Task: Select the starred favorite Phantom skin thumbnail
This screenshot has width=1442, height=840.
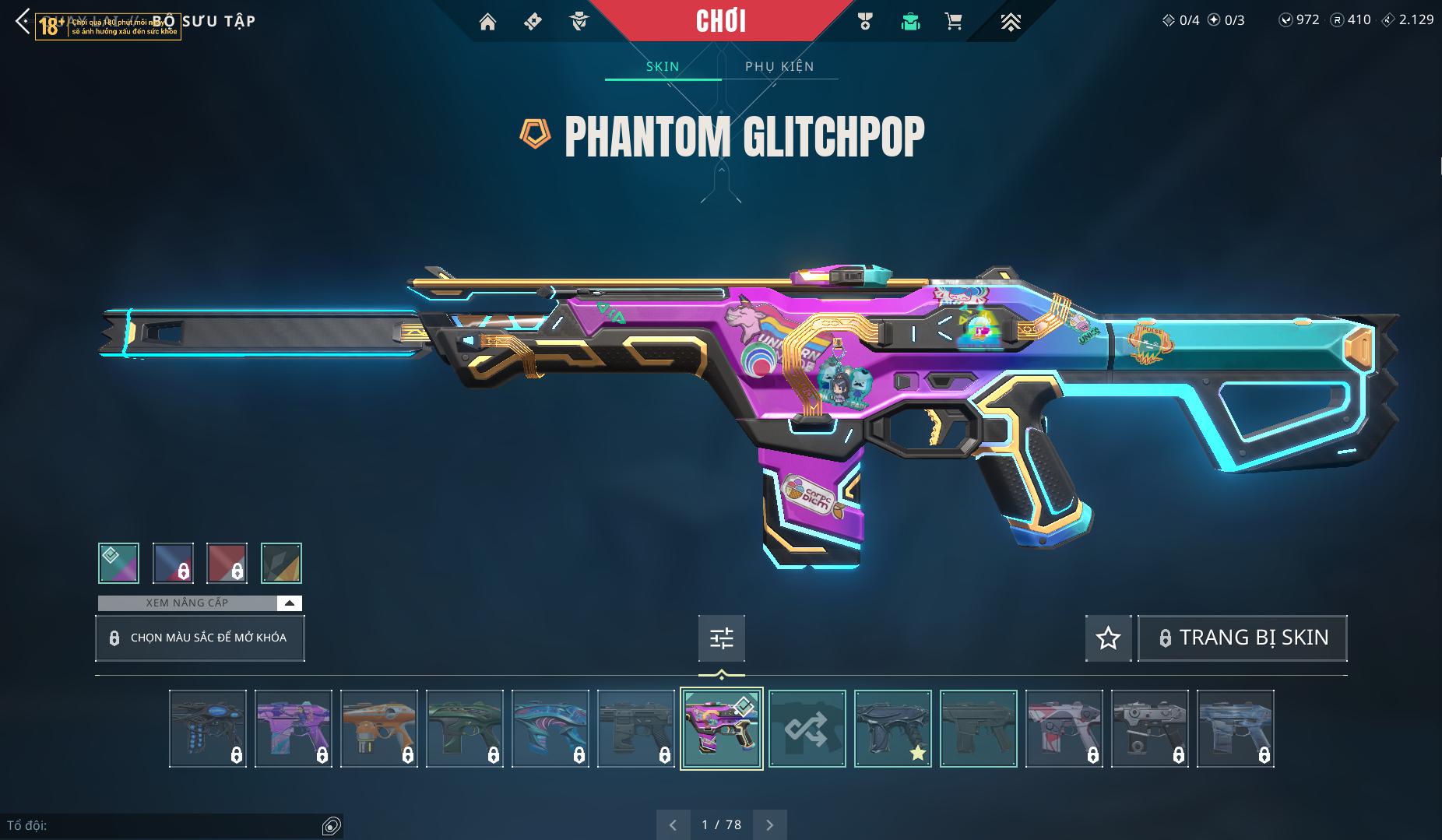Action: click(892, 729)
